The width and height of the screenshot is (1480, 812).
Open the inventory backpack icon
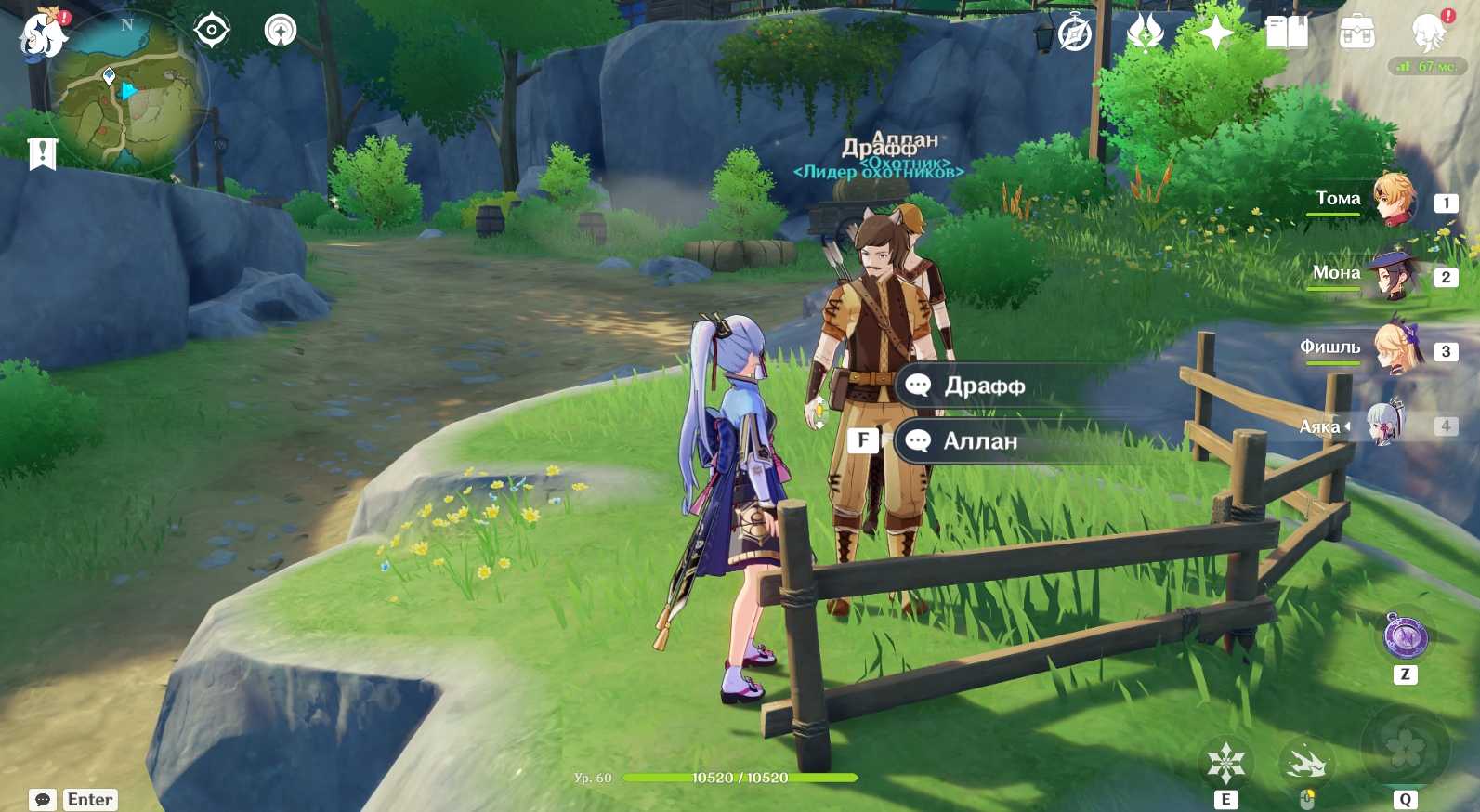coord(1356,34)
